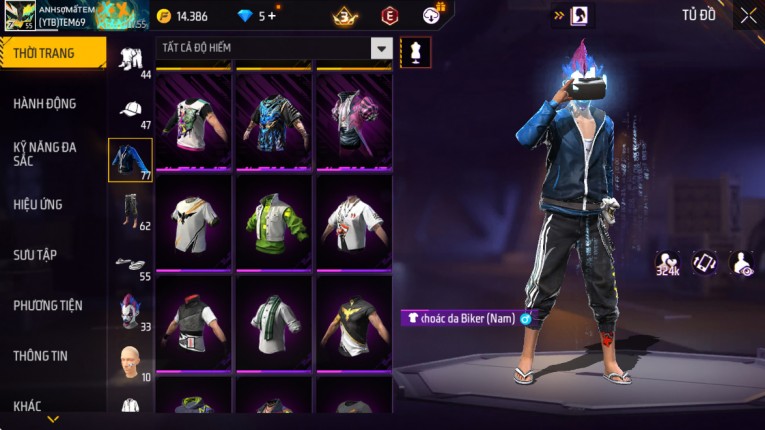Switch to the Hành Động tab
Image resolution: width=765 pixels, height=430 pixels.
pos(45,104)
